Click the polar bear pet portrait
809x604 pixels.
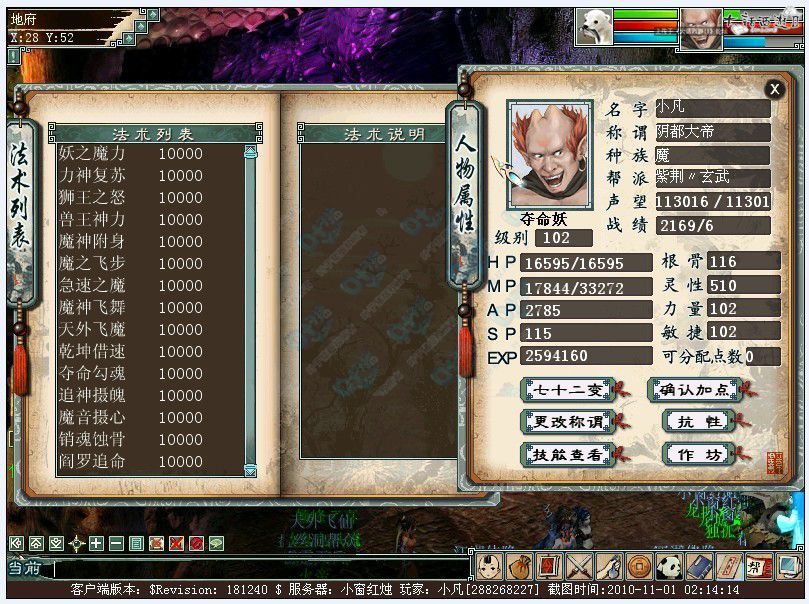coord(594,27)
